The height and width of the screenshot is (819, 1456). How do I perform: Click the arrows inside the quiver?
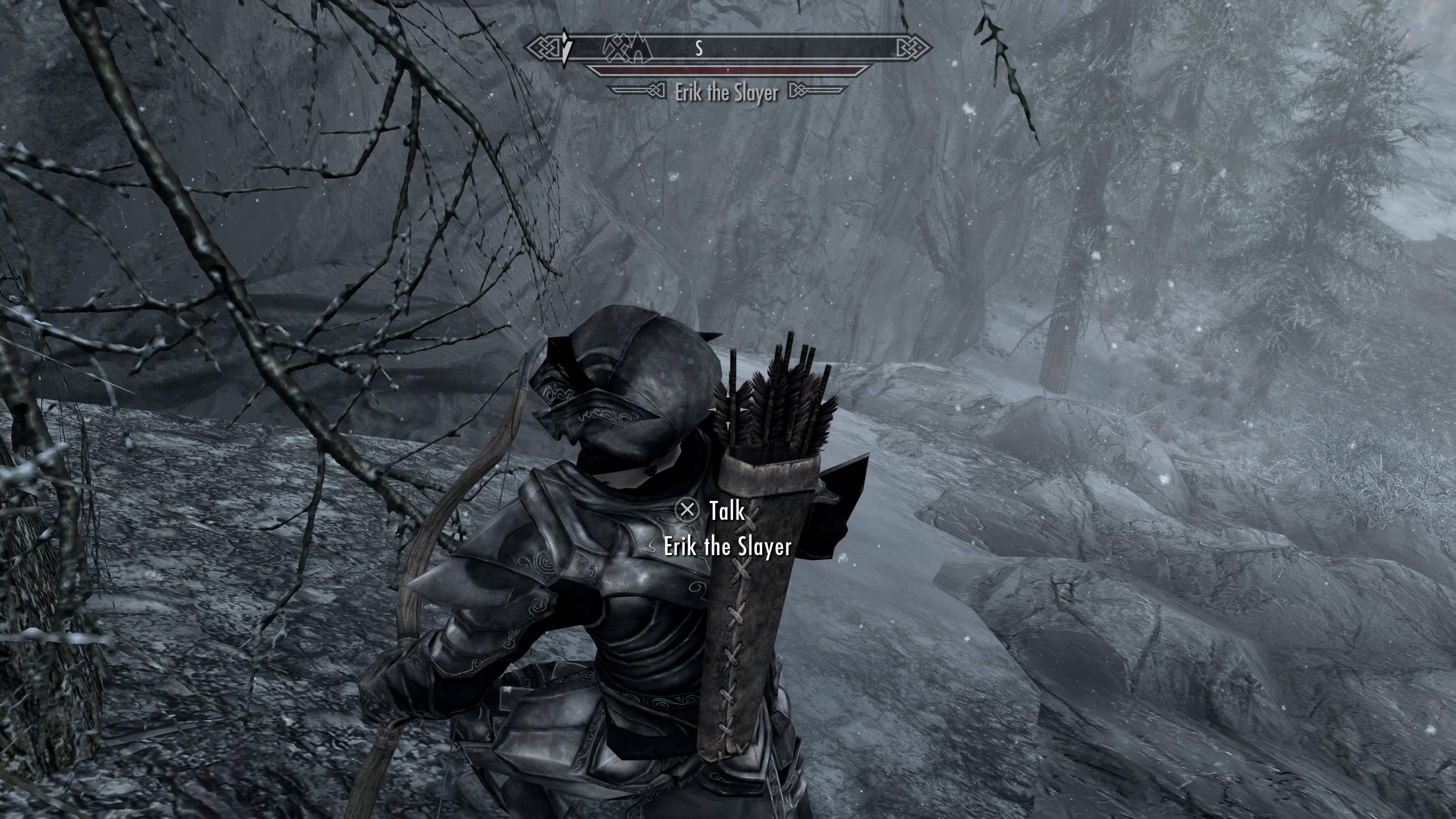point(774,407)
